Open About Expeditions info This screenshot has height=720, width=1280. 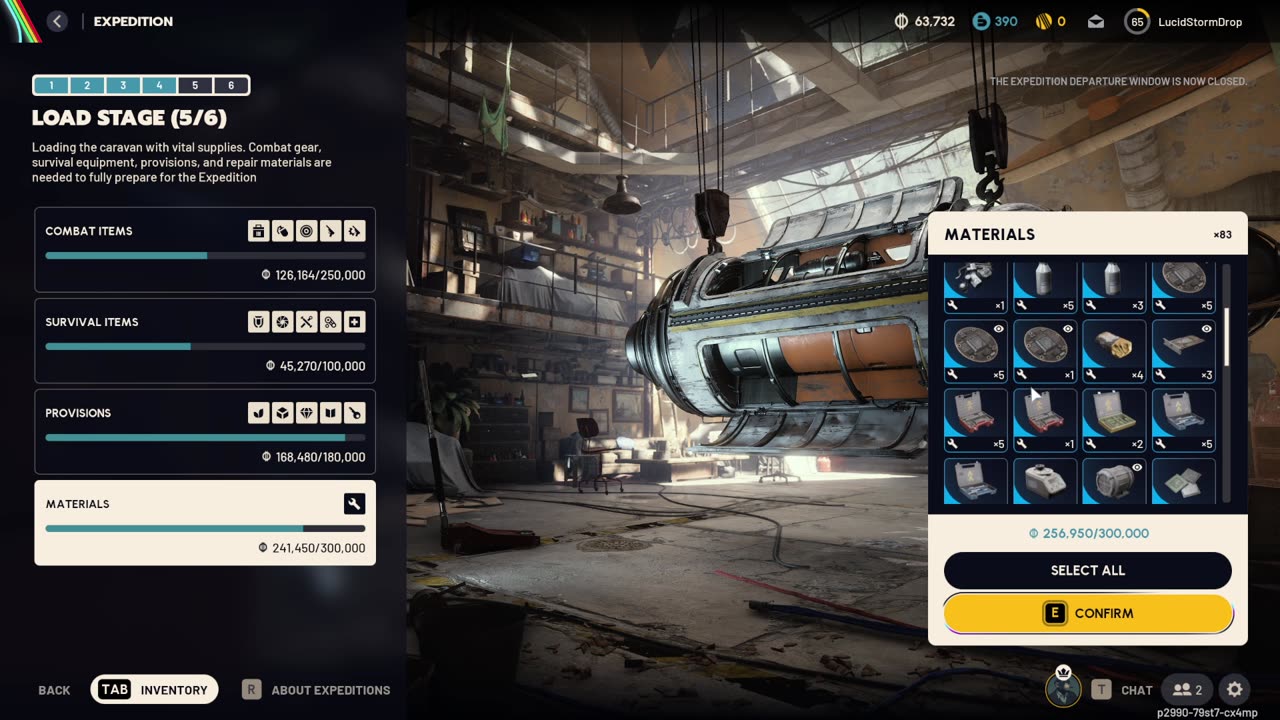click(x=317, y=690)
